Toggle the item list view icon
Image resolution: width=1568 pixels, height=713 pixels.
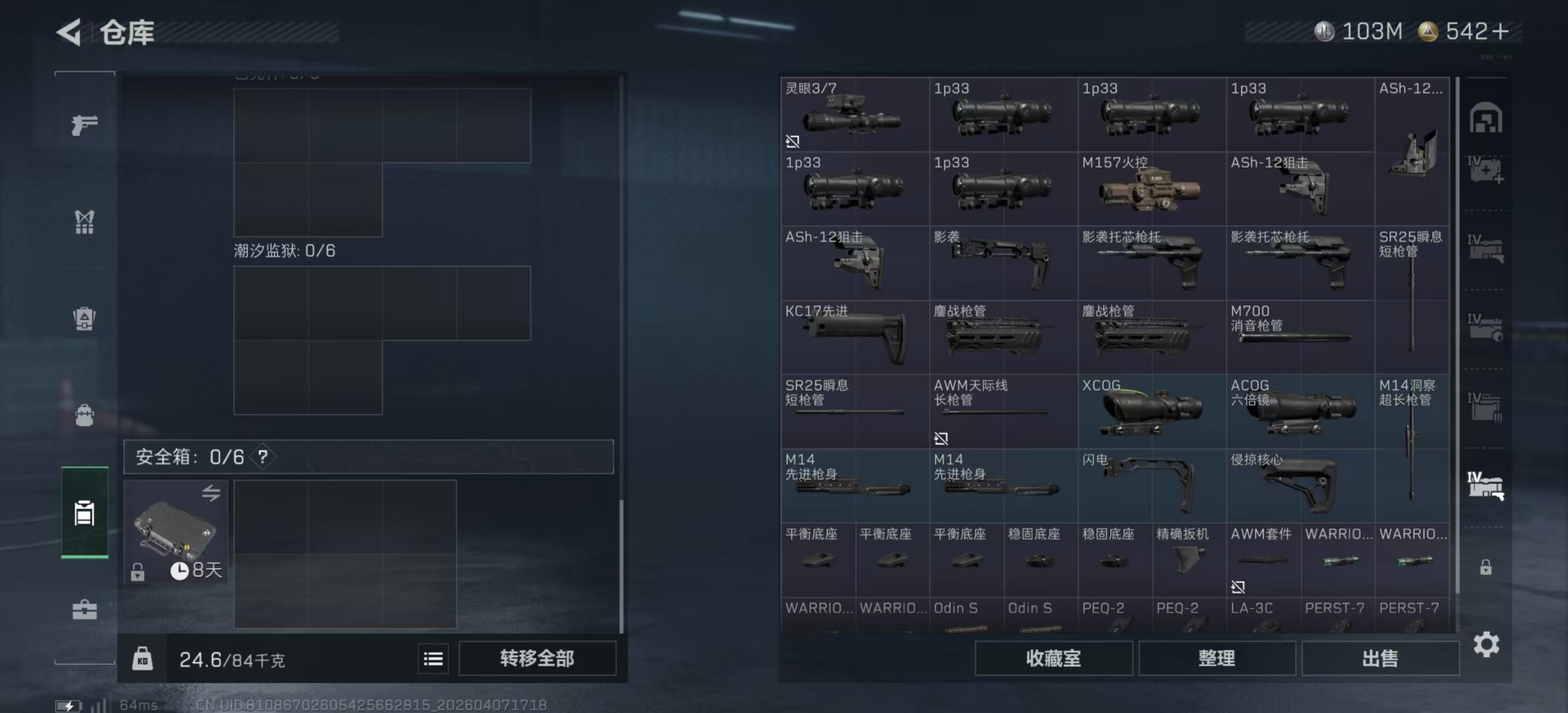[x=433, y=659]
